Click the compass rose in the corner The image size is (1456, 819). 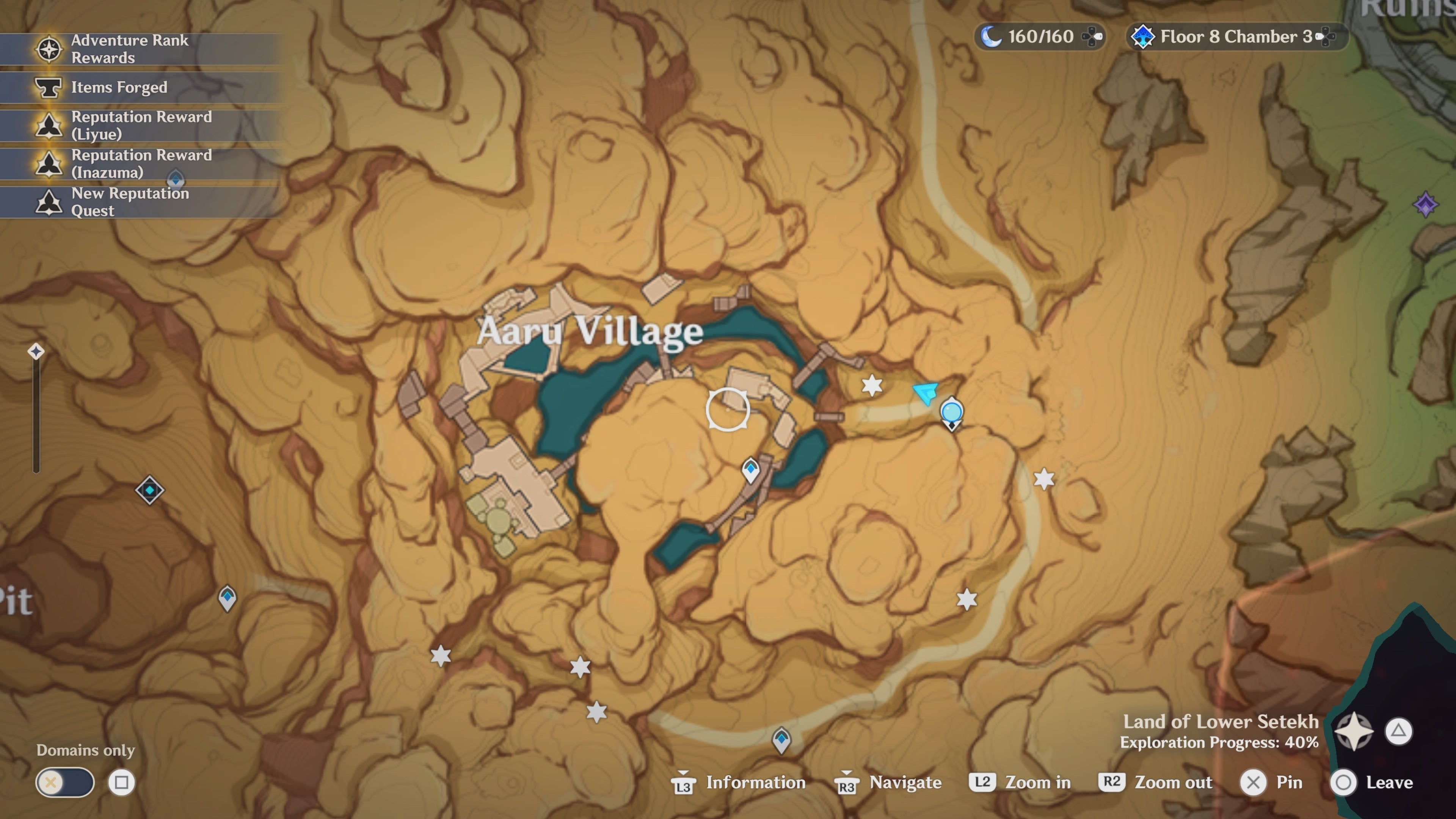coord(1355,731)
